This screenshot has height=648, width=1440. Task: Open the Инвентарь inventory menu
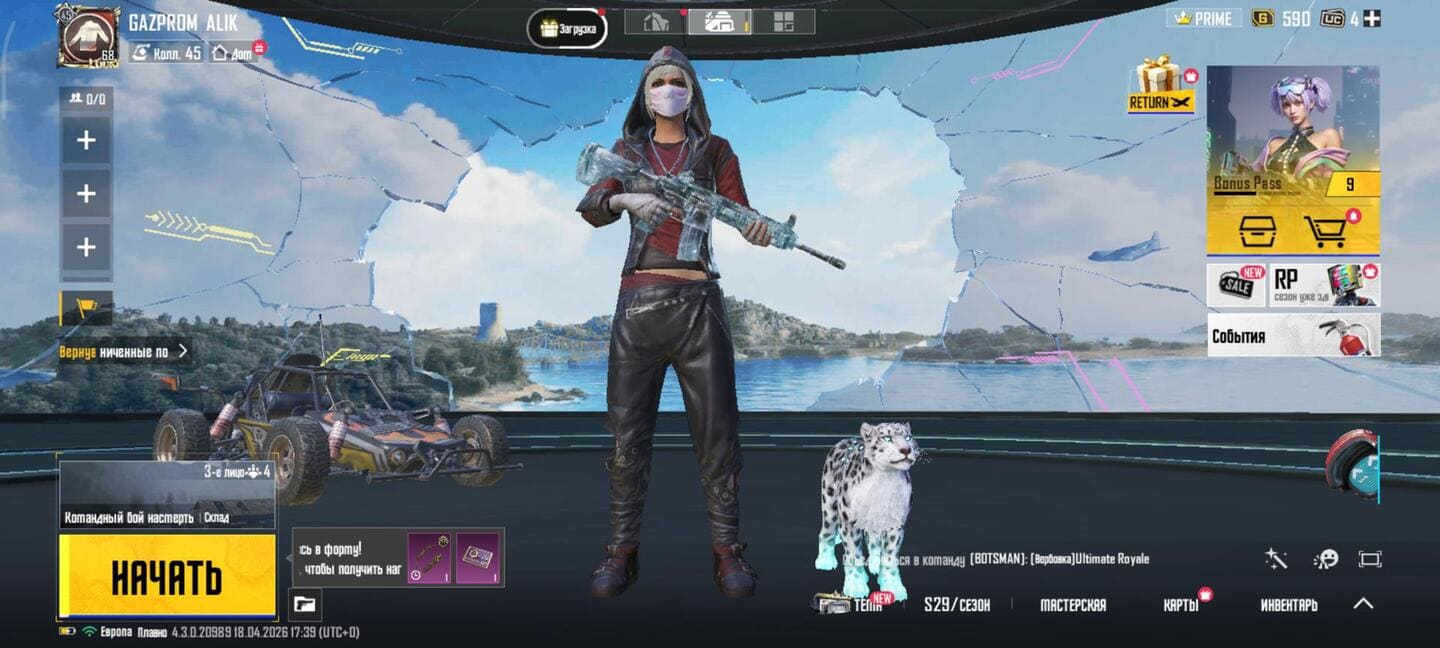click(1289, 604)
